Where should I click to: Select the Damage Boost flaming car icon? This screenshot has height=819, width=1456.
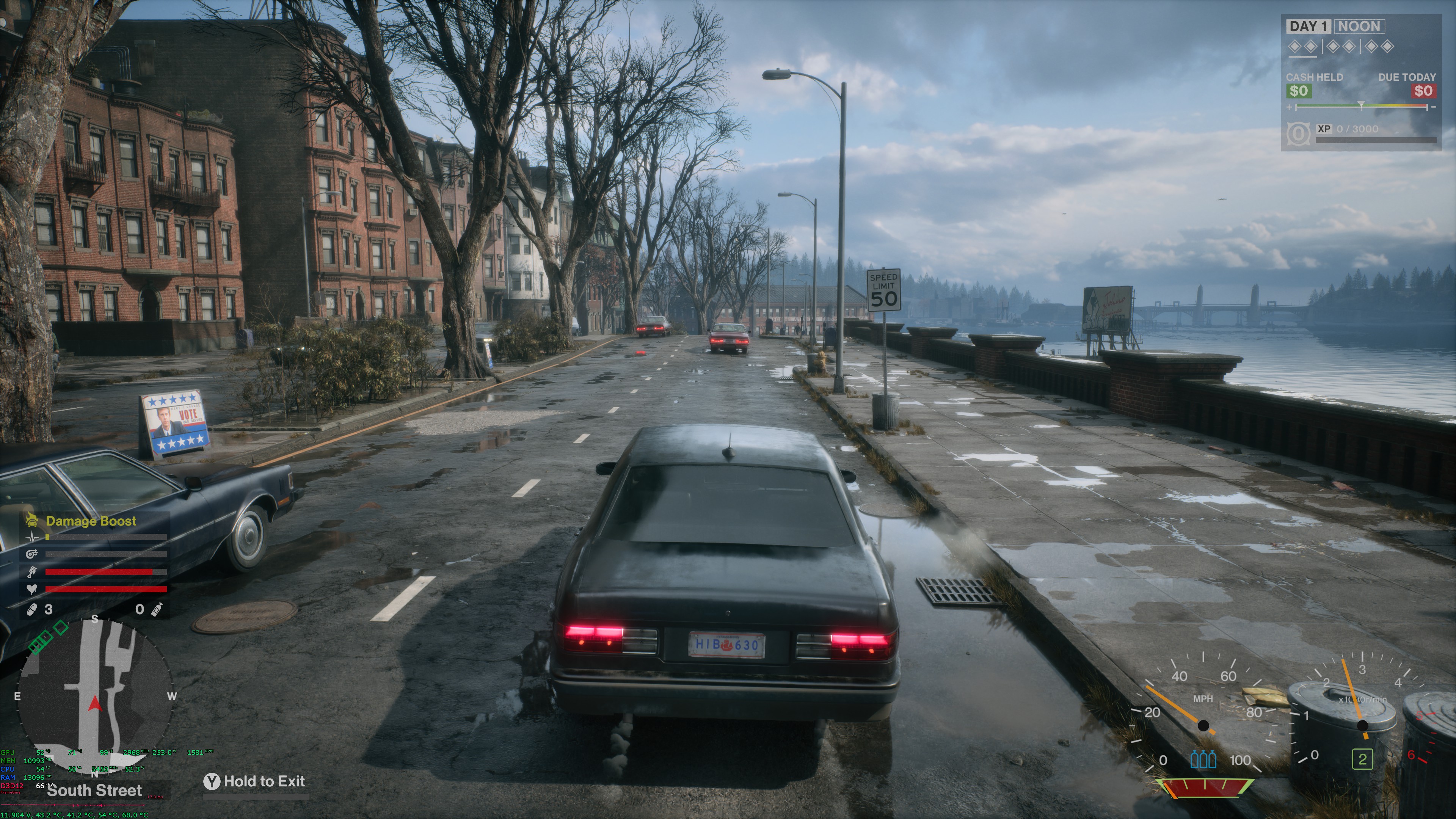31,521
